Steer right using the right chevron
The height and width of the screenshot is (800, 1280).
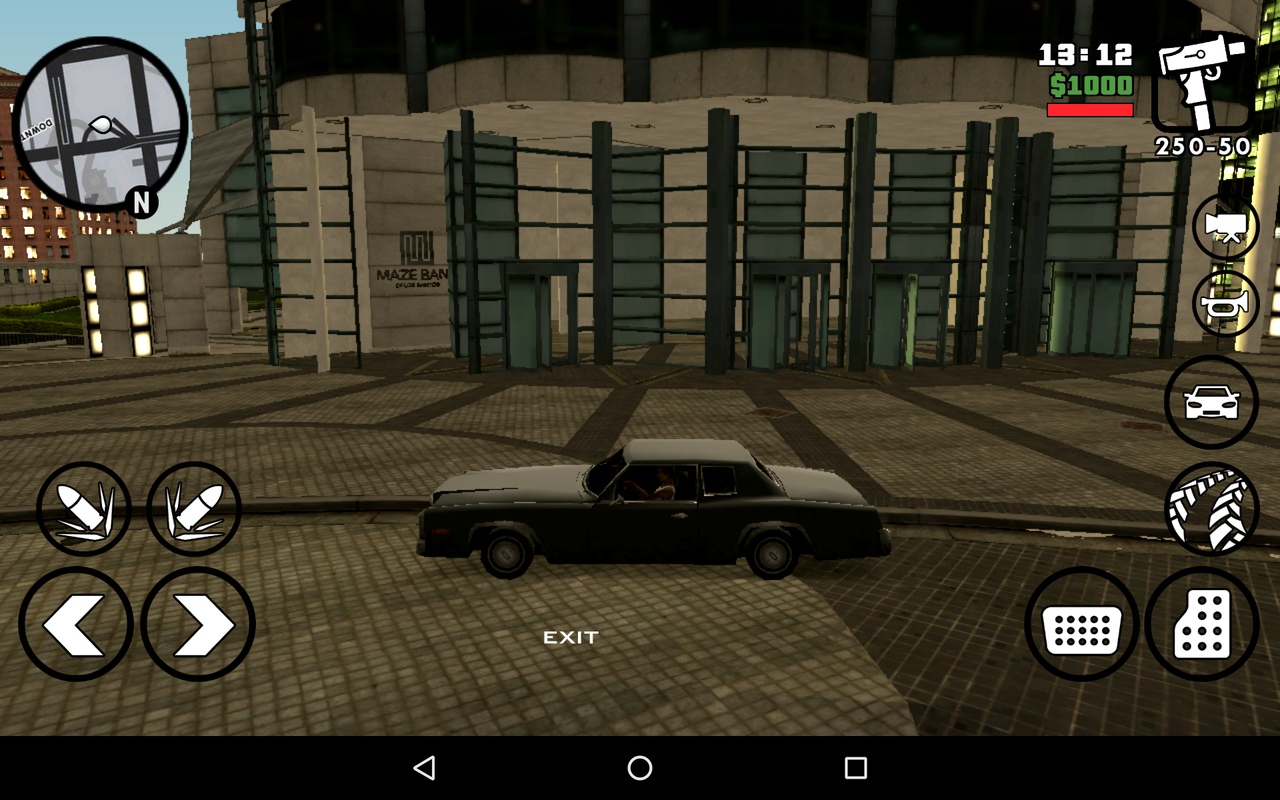point(197,624)
